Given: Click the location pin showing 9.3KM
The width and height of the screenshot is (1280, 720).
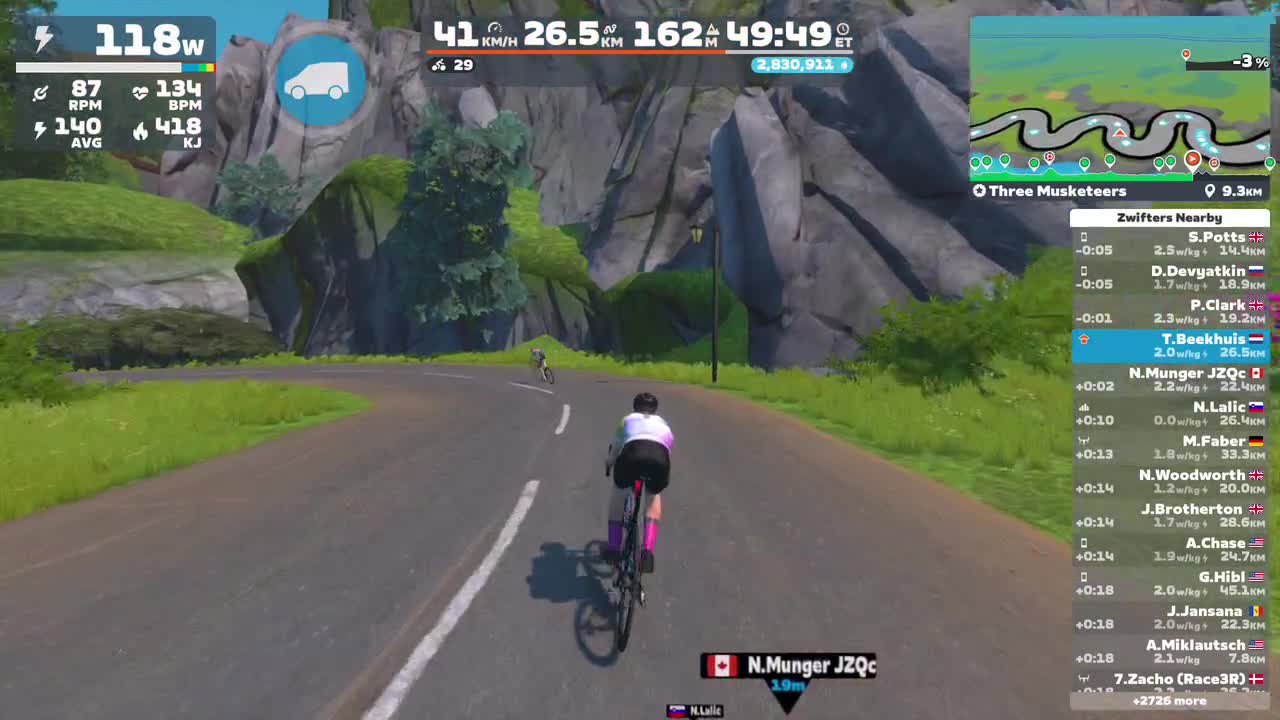Looking at the screenshot, I should click(1210, 190).
